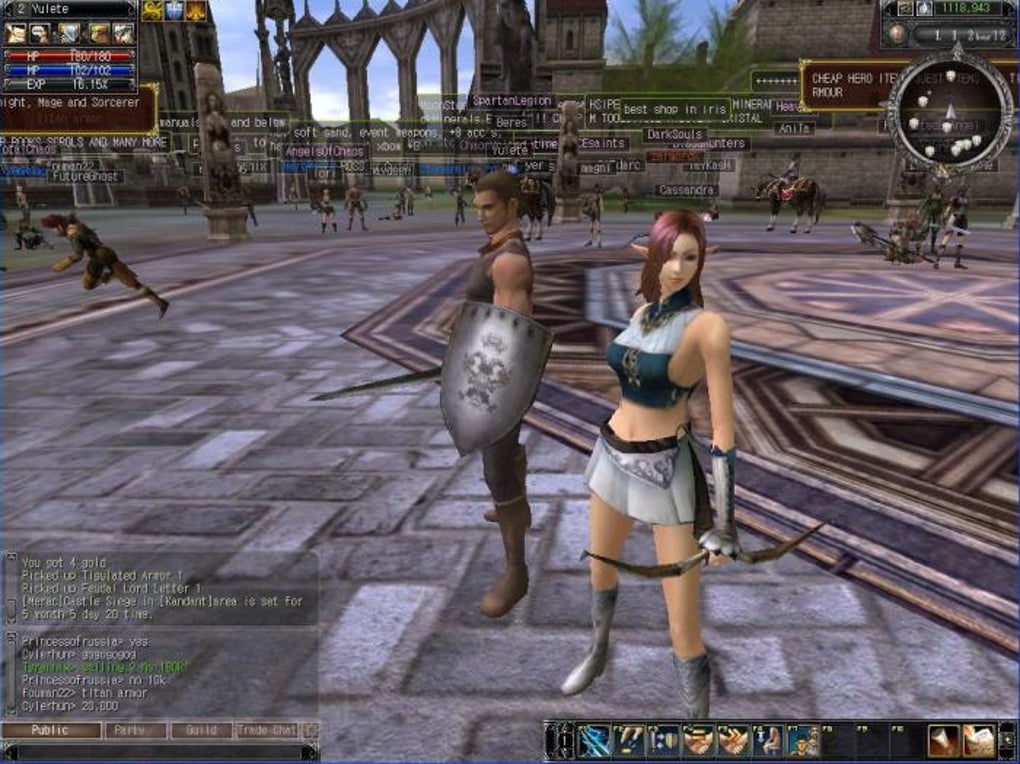The width and height of the screenshot is (1020, 764).
Task: Open the Guild chat tab
Action: click(201, 730)
